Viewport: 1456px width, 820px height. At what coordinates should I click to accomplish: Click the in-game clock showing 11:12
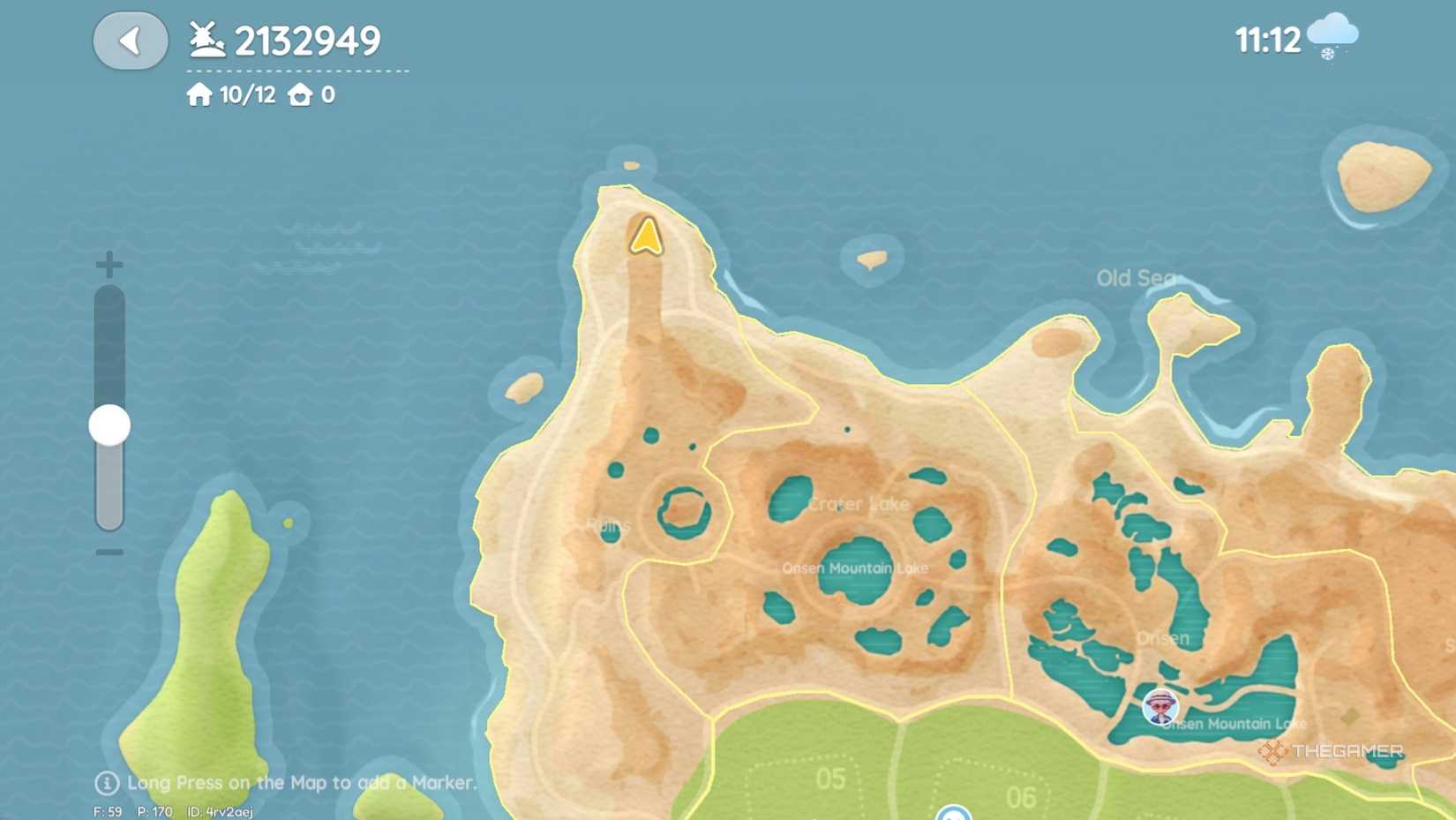tap(1268, 39)
